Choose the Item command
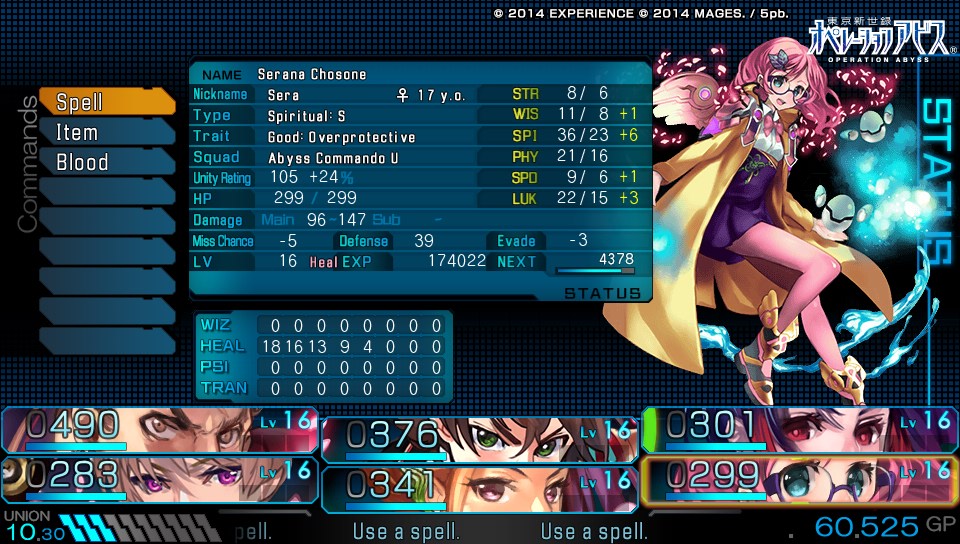The width and height of the screenshot is (960, 544). click(x=106, y=132)
